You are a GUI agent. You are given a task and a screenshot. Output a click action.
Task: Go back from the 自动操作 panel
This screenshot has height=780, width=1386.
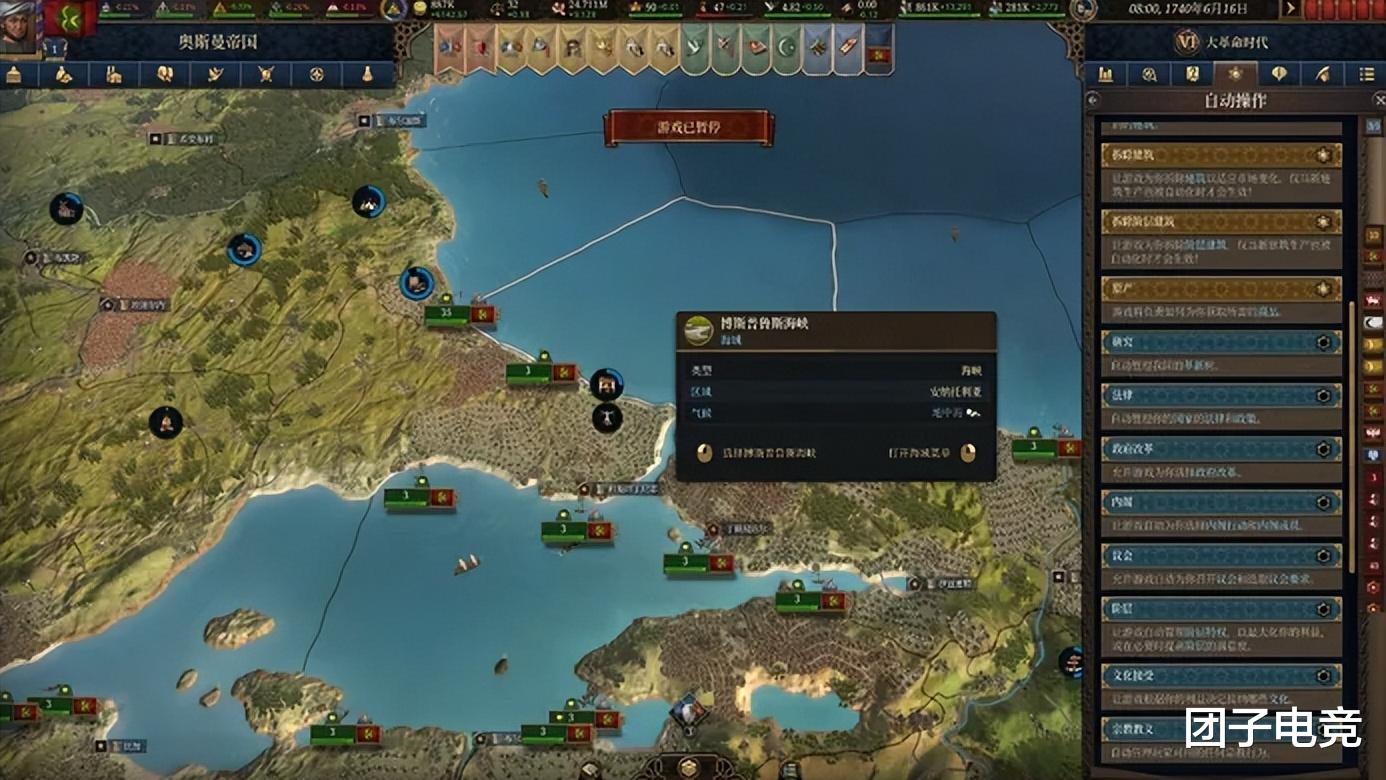click(1093, 101)
